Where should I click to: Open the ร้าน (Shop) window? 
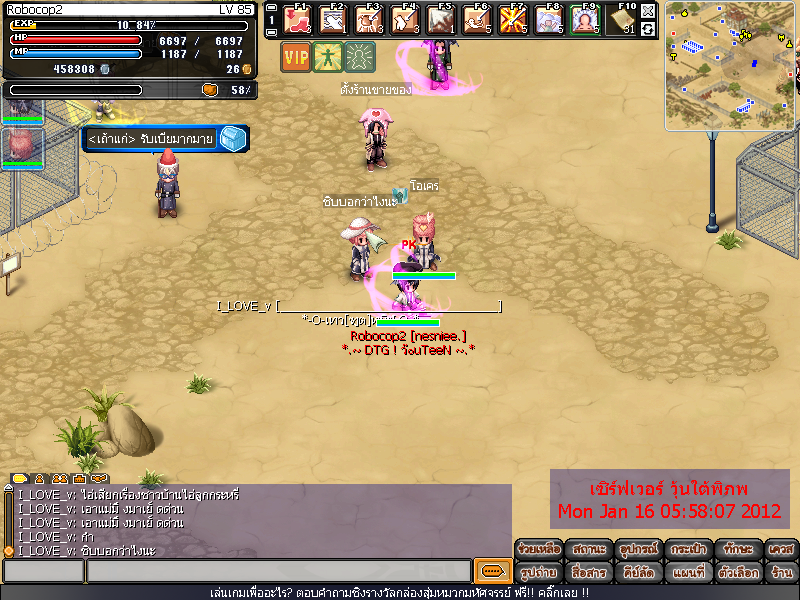(781, 573)
